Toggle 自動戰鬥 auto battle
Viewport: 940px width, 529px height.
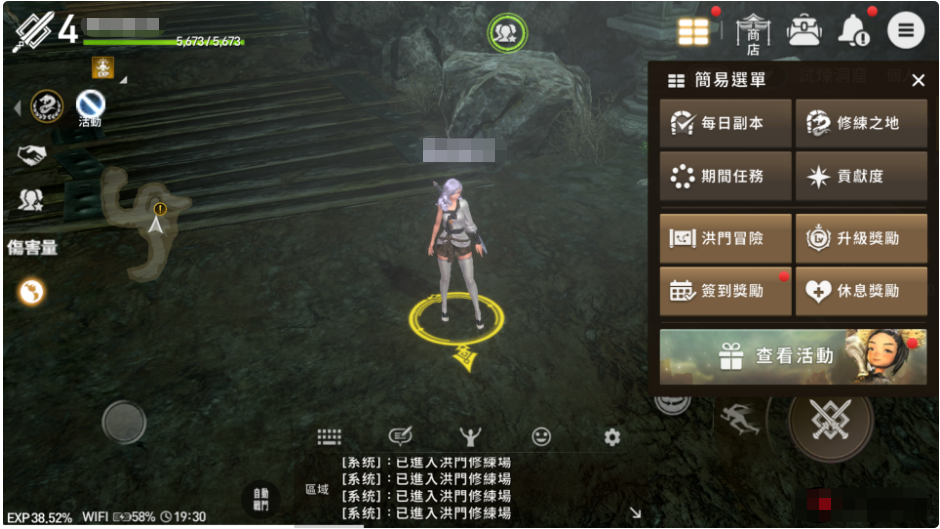(260, 496)
